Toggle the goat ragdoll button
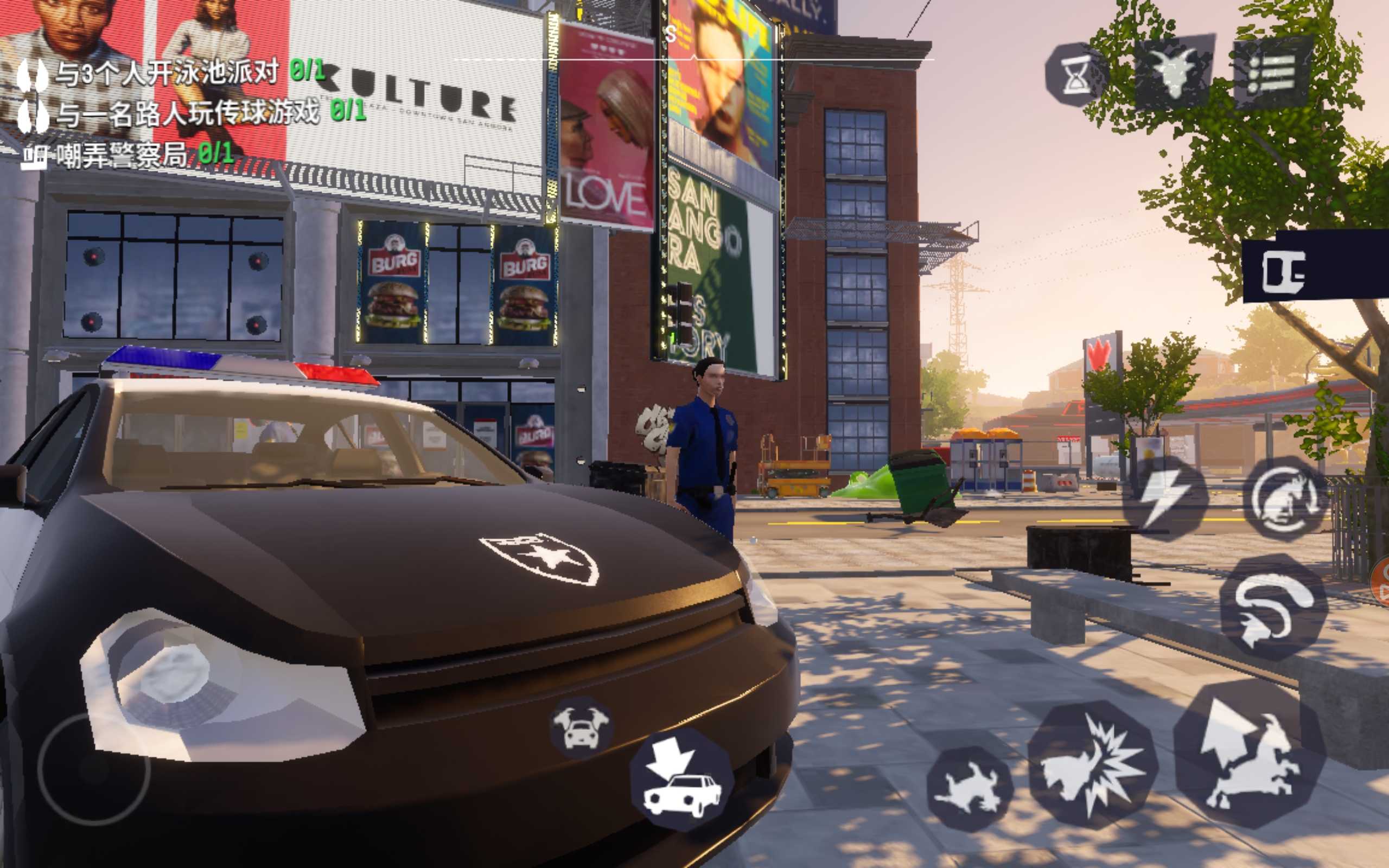 point(970,789)
